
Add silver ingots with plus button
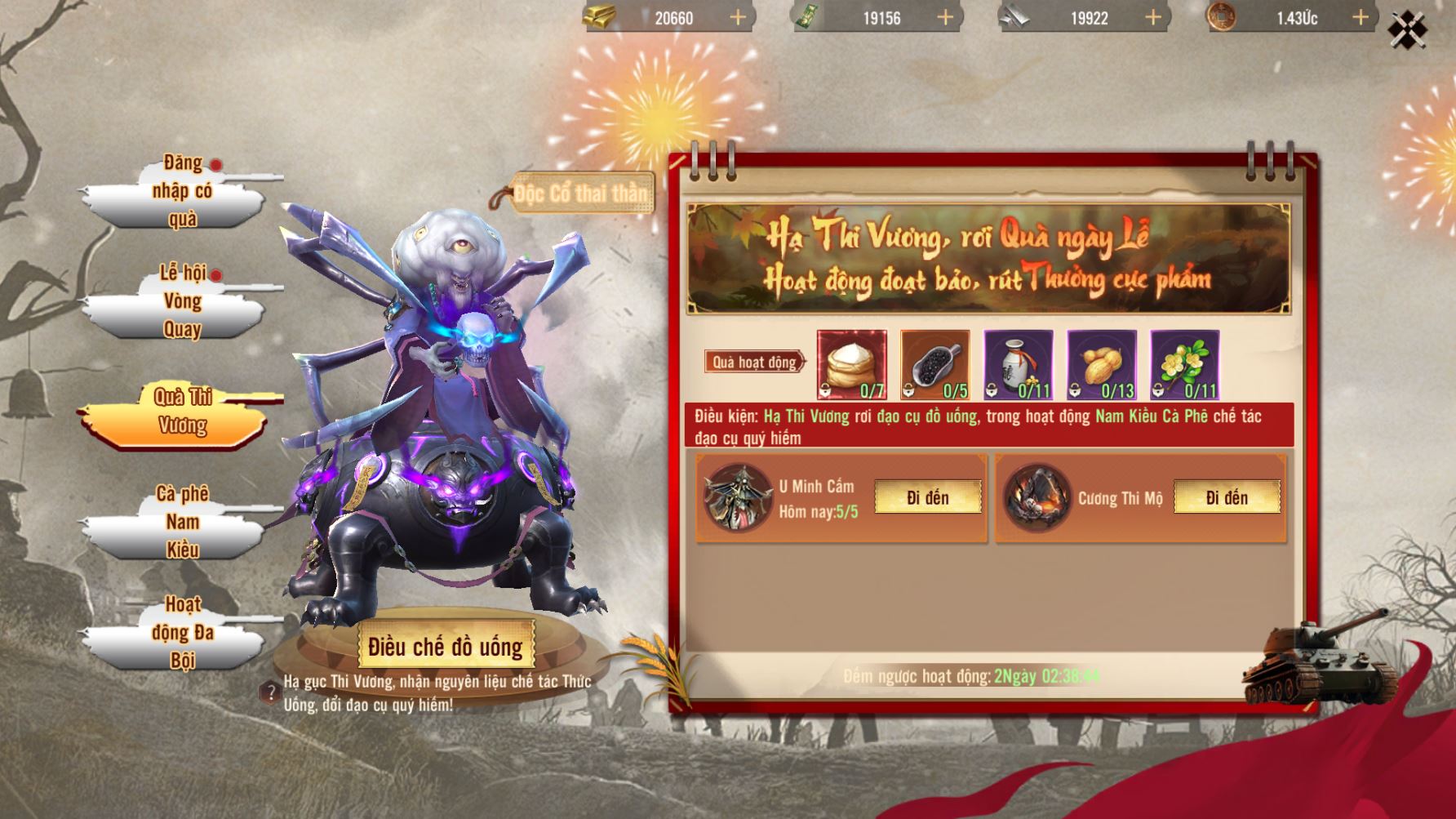(1153, 17)
